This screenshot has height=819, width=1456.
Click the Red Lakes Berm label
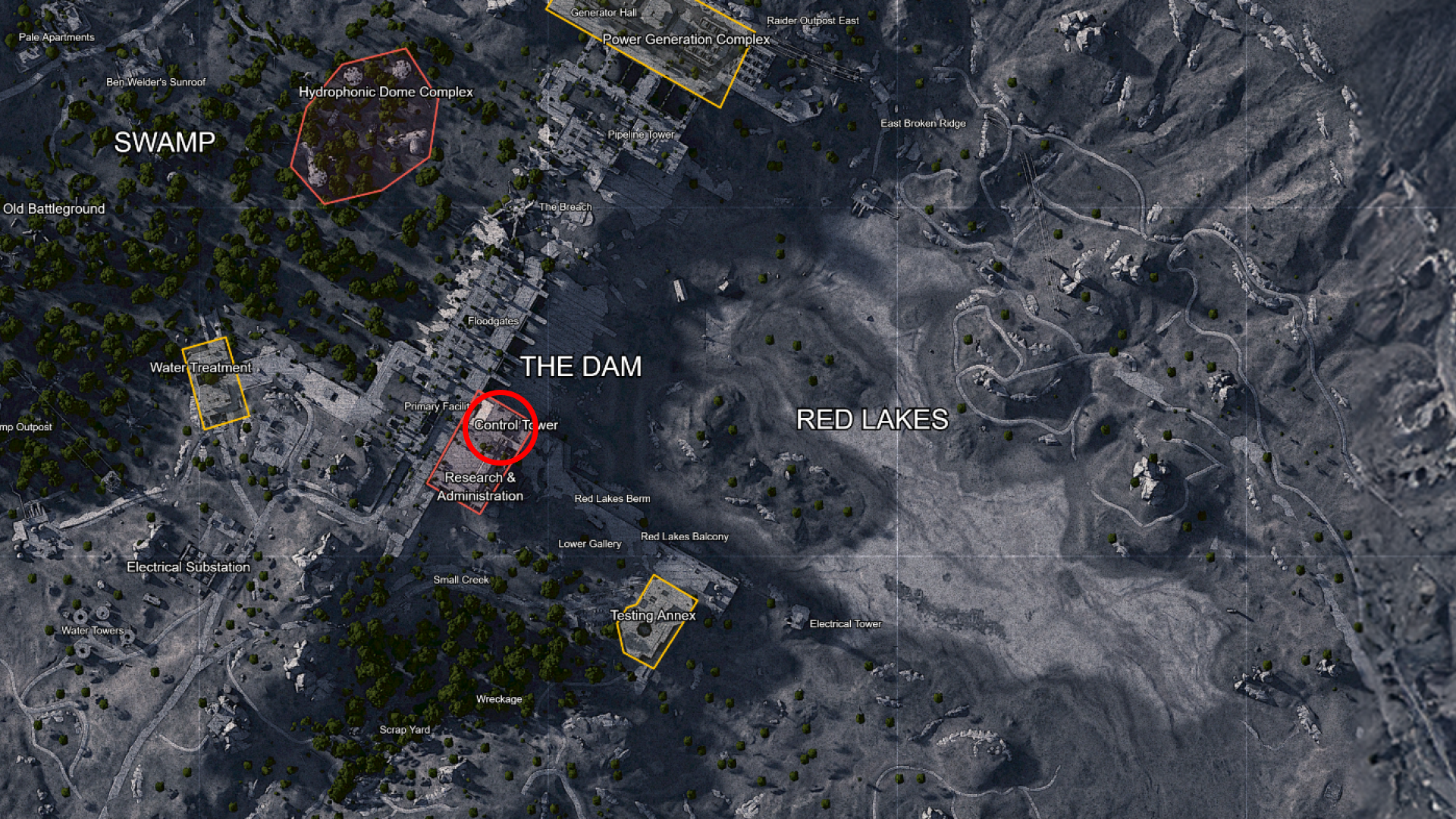pyautogui.click(x=612, y=498)
